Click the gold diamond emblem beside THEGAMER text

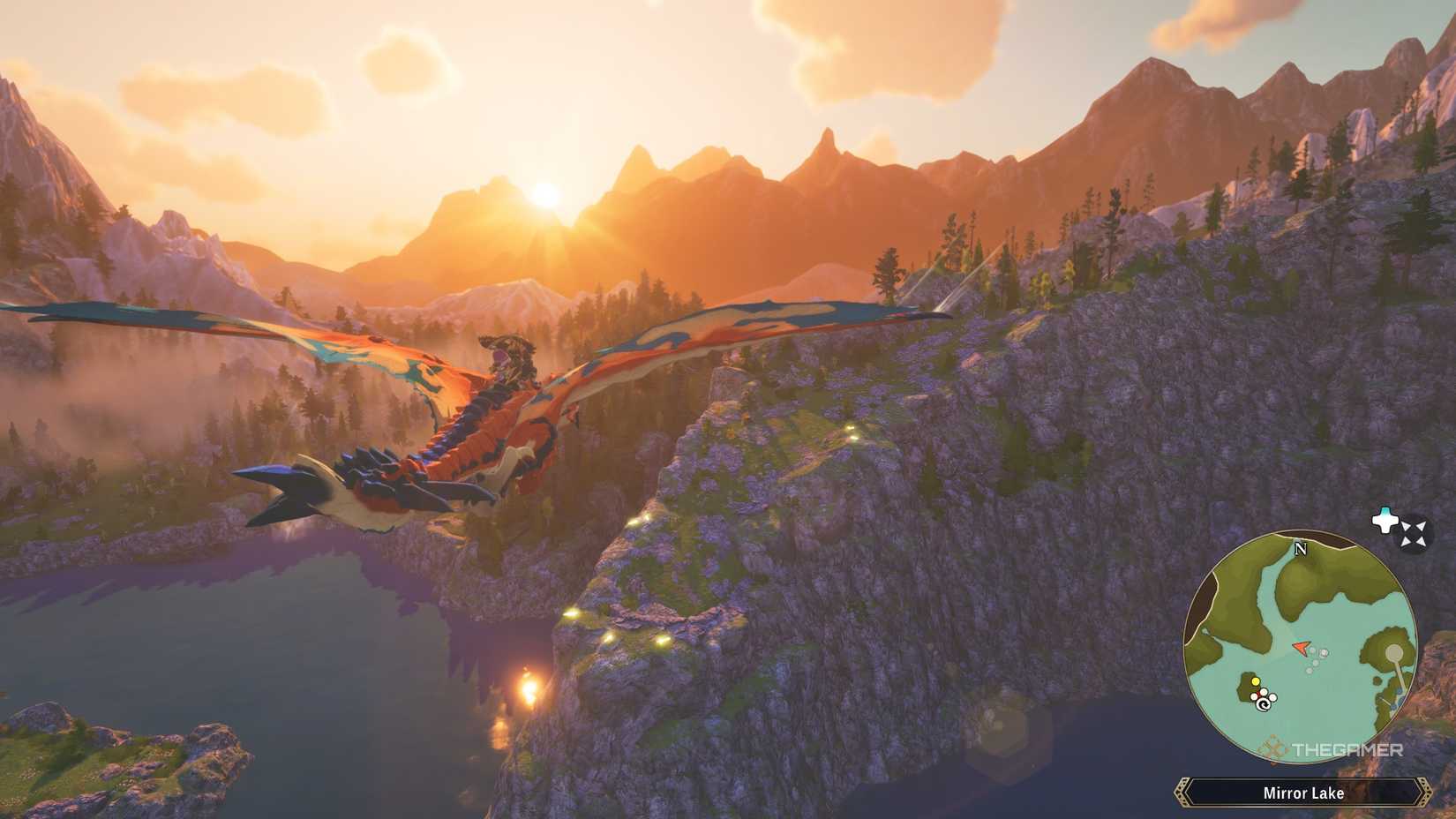(x=1272, y=748)
